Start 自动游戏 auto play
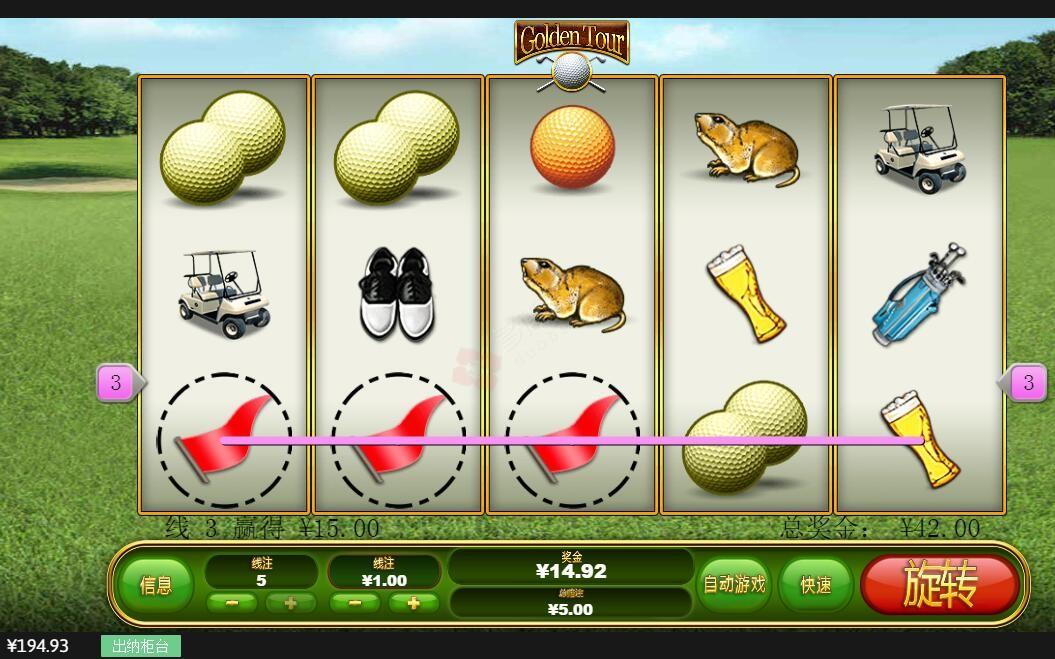Viewport: 1055px width, 659px height. pyautogui.click(x=734, y=584)
